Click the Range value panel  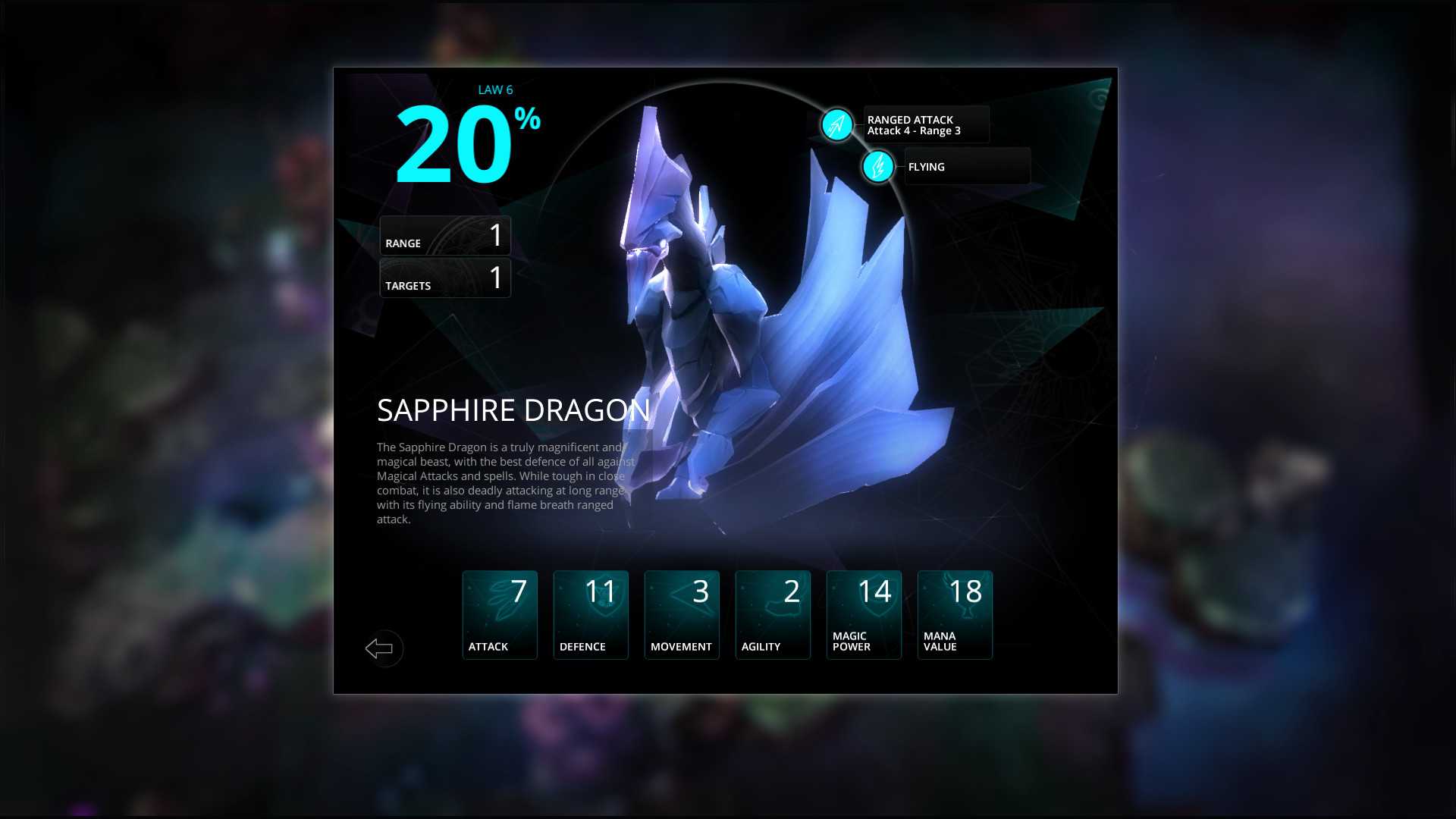(x=444, y=236)
